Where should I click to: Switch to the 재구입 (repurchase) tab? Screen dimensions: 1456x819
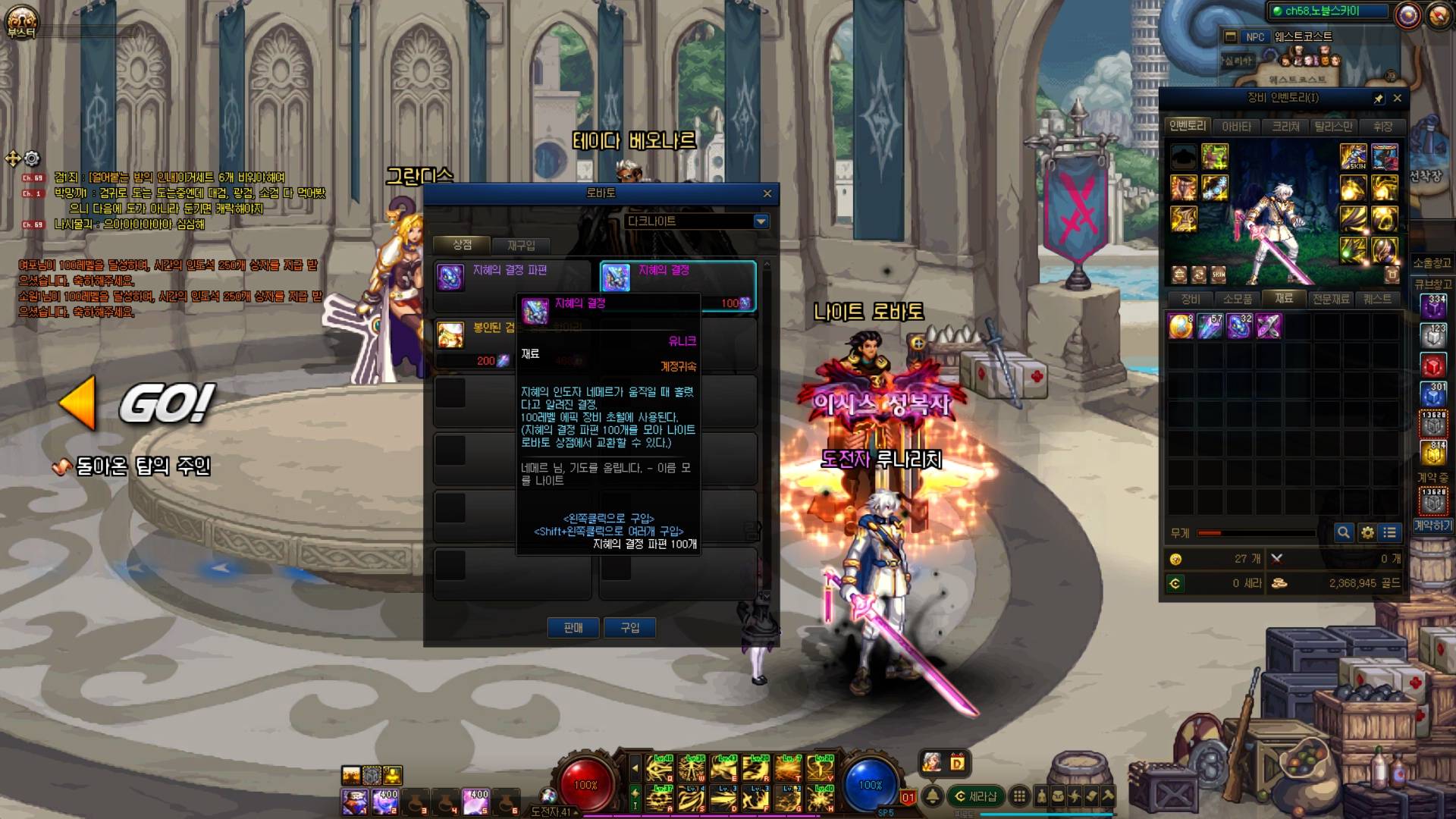[520, 246]
